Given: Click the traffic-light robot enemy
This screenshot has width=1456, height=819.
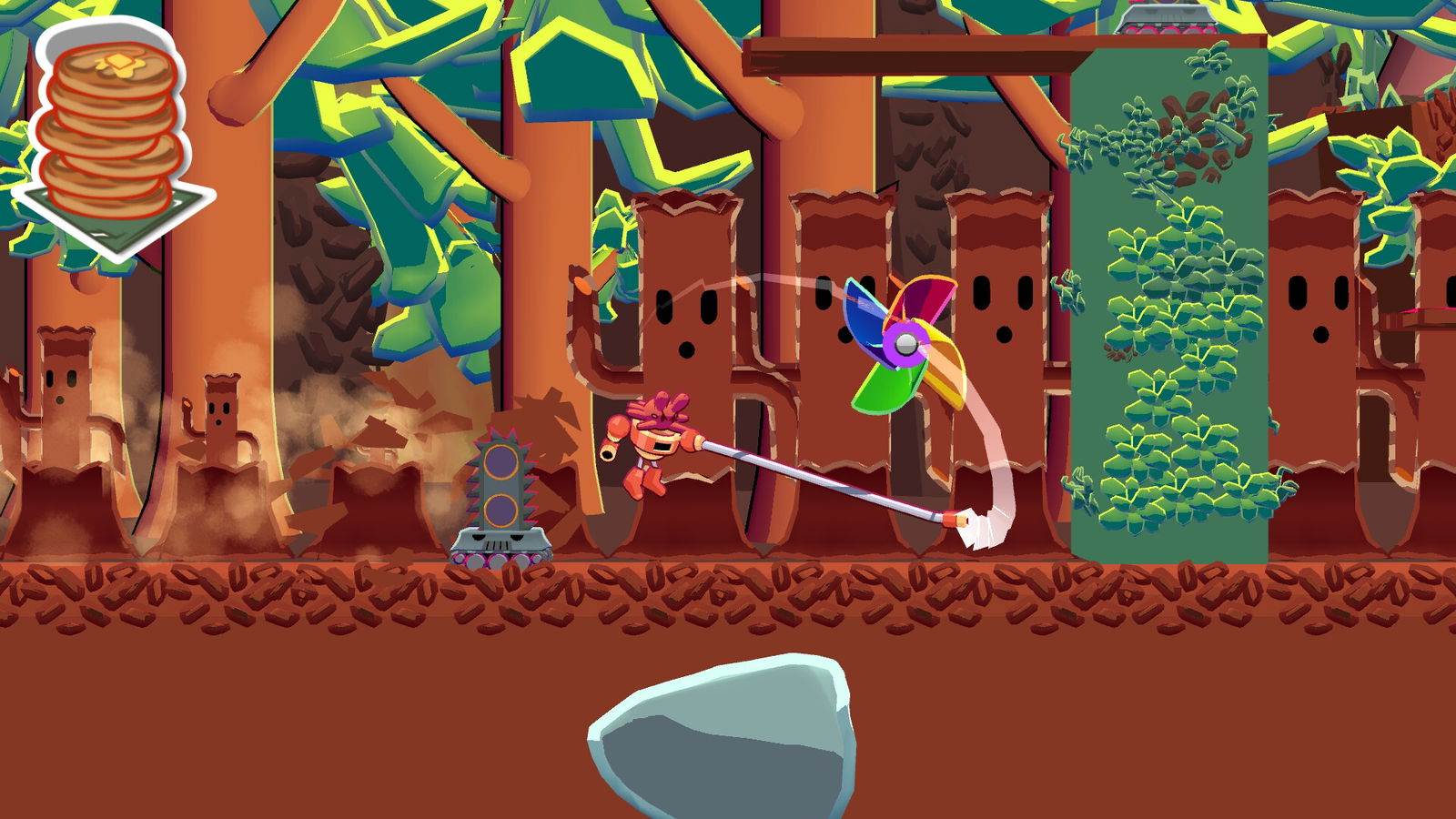Looking at the screenshot, I should pyautogui.click(x=501, y=482).
